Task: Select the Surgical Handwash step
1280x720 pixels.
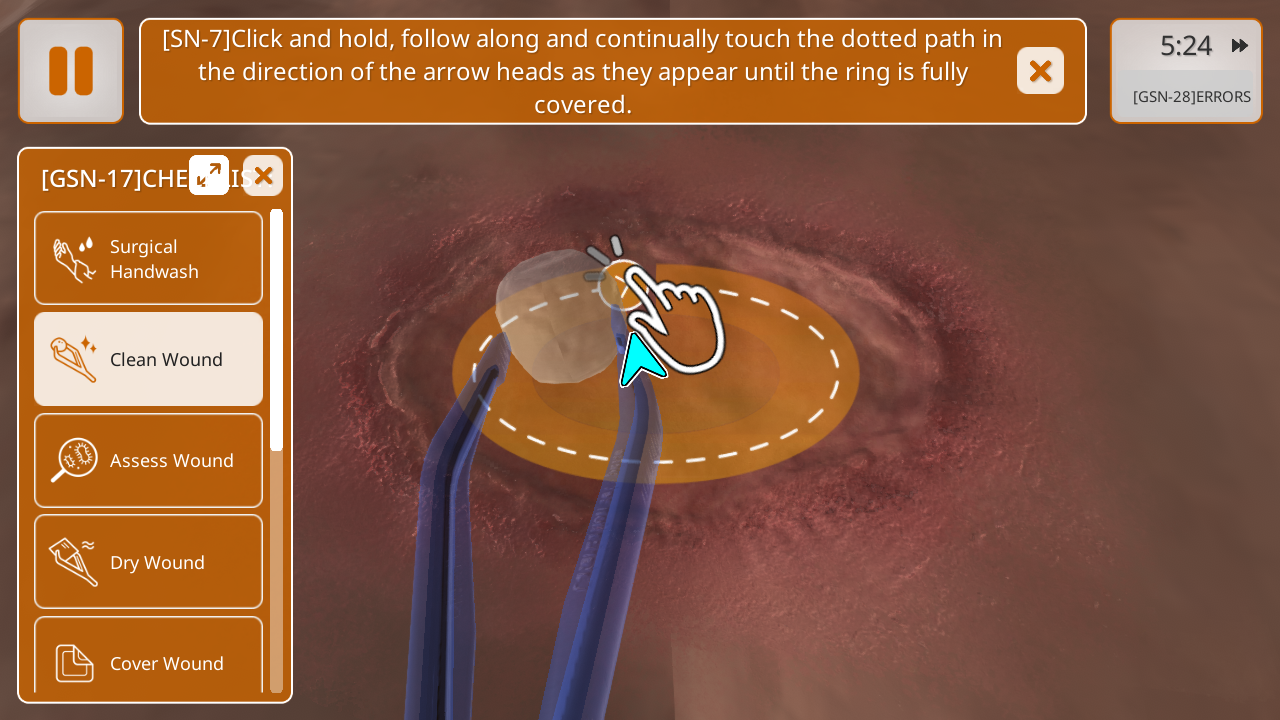Action: coord(148,258)
